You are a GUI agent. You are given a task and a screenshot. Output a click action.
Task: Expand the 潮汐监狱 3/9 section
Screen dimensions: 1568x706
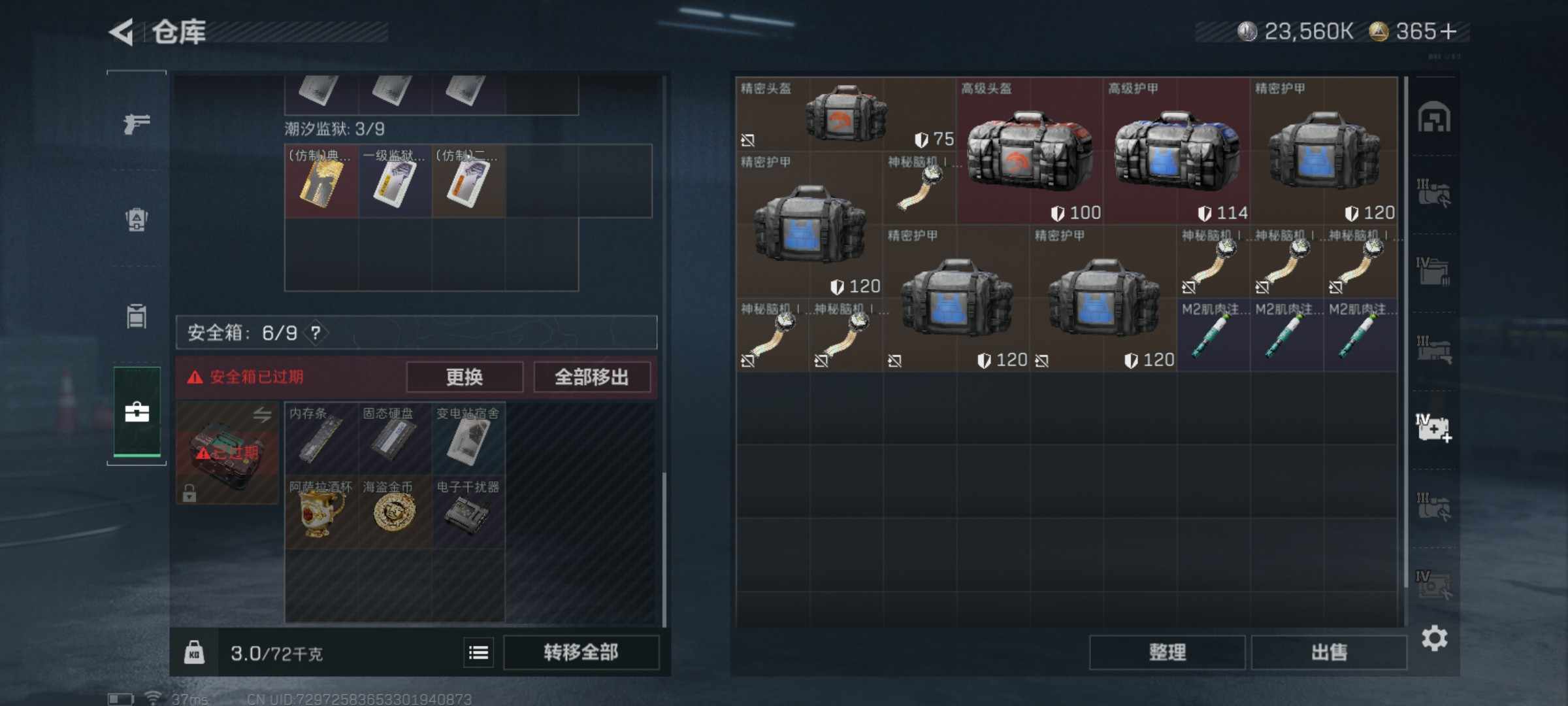coord(334,129)
